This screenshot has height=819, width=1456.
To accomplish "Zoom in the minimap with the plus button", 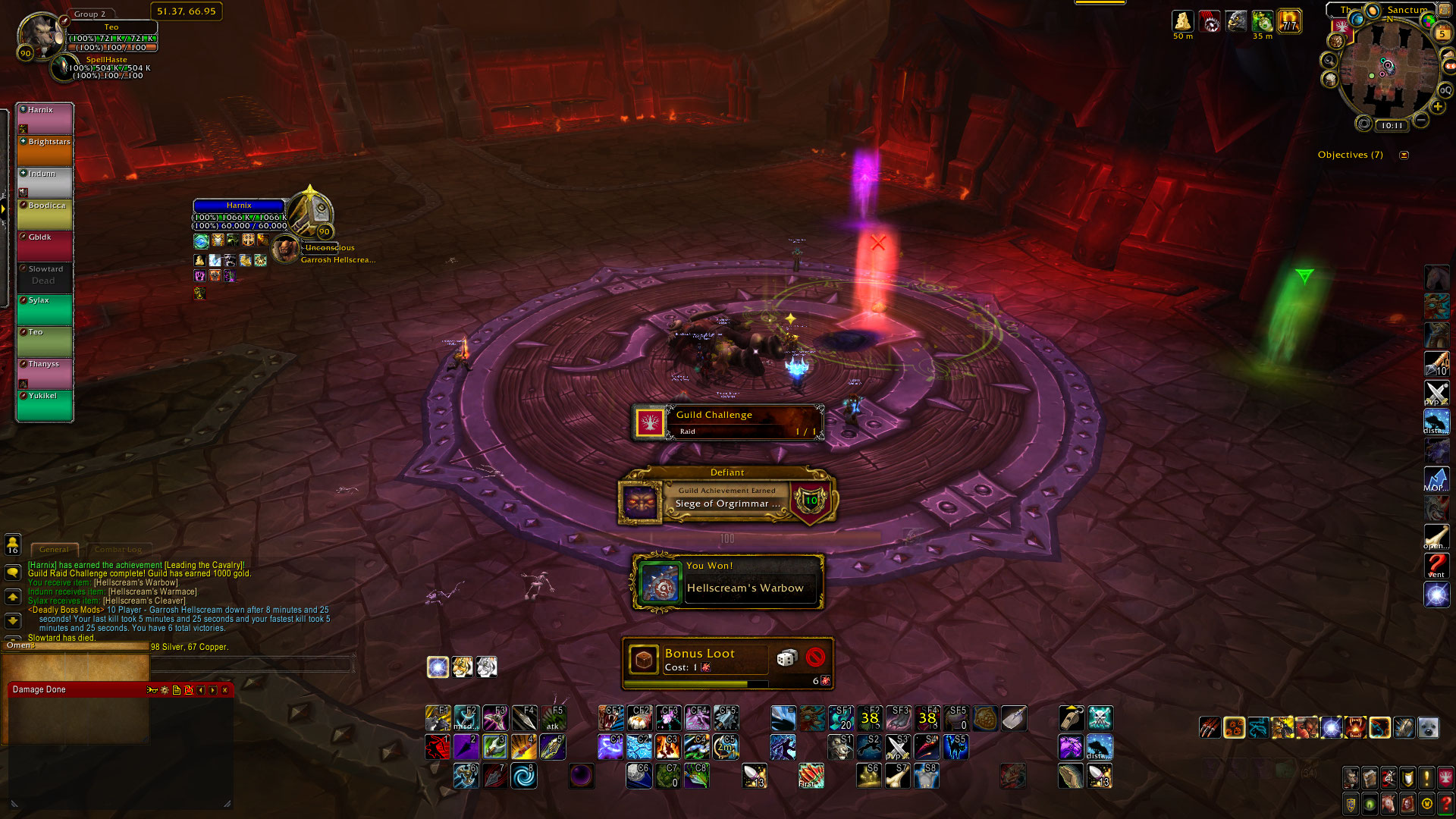I will coord(1437,107).
